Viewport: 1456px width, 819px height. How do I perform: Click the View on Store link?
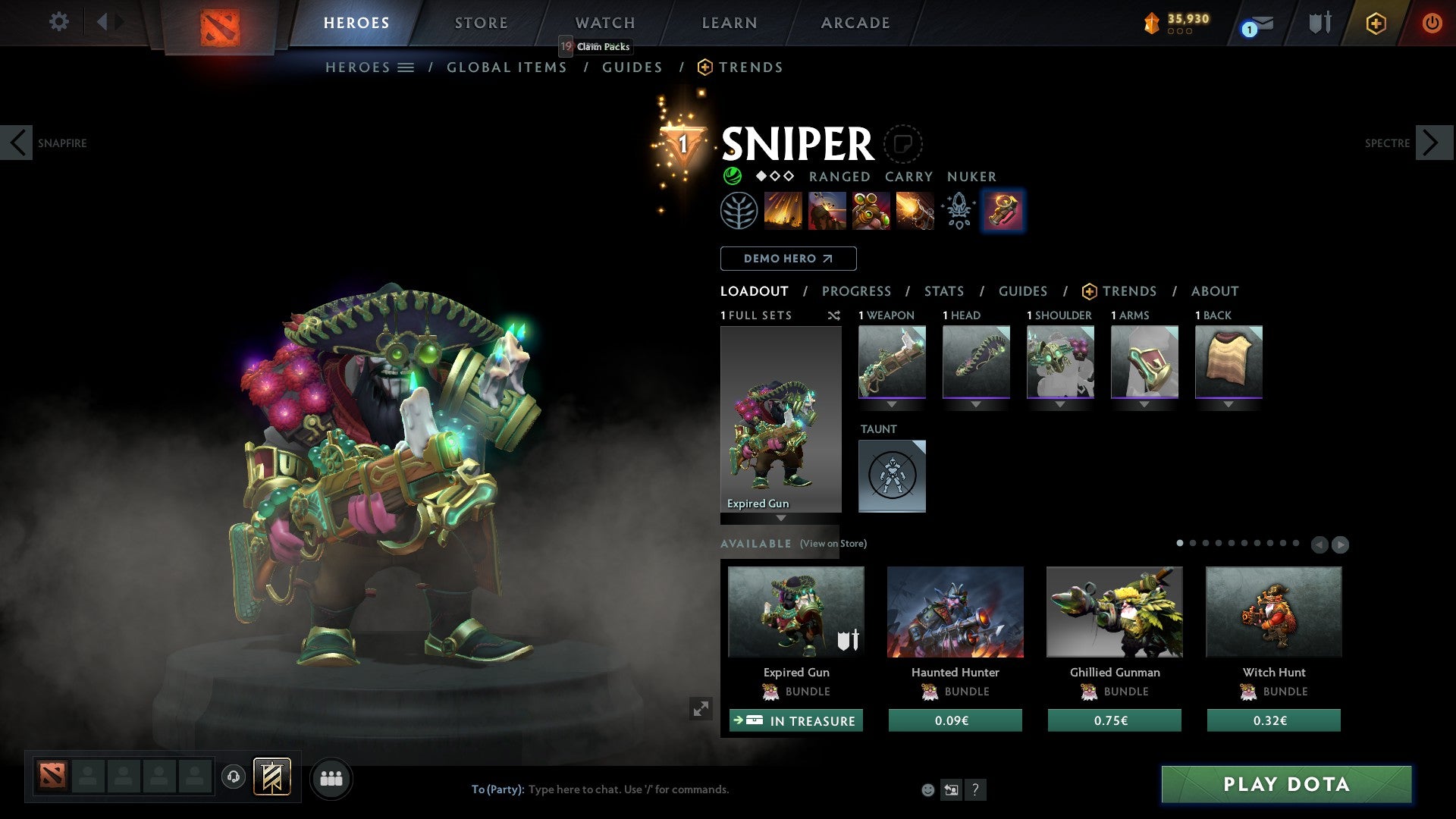tap(833, 544)
